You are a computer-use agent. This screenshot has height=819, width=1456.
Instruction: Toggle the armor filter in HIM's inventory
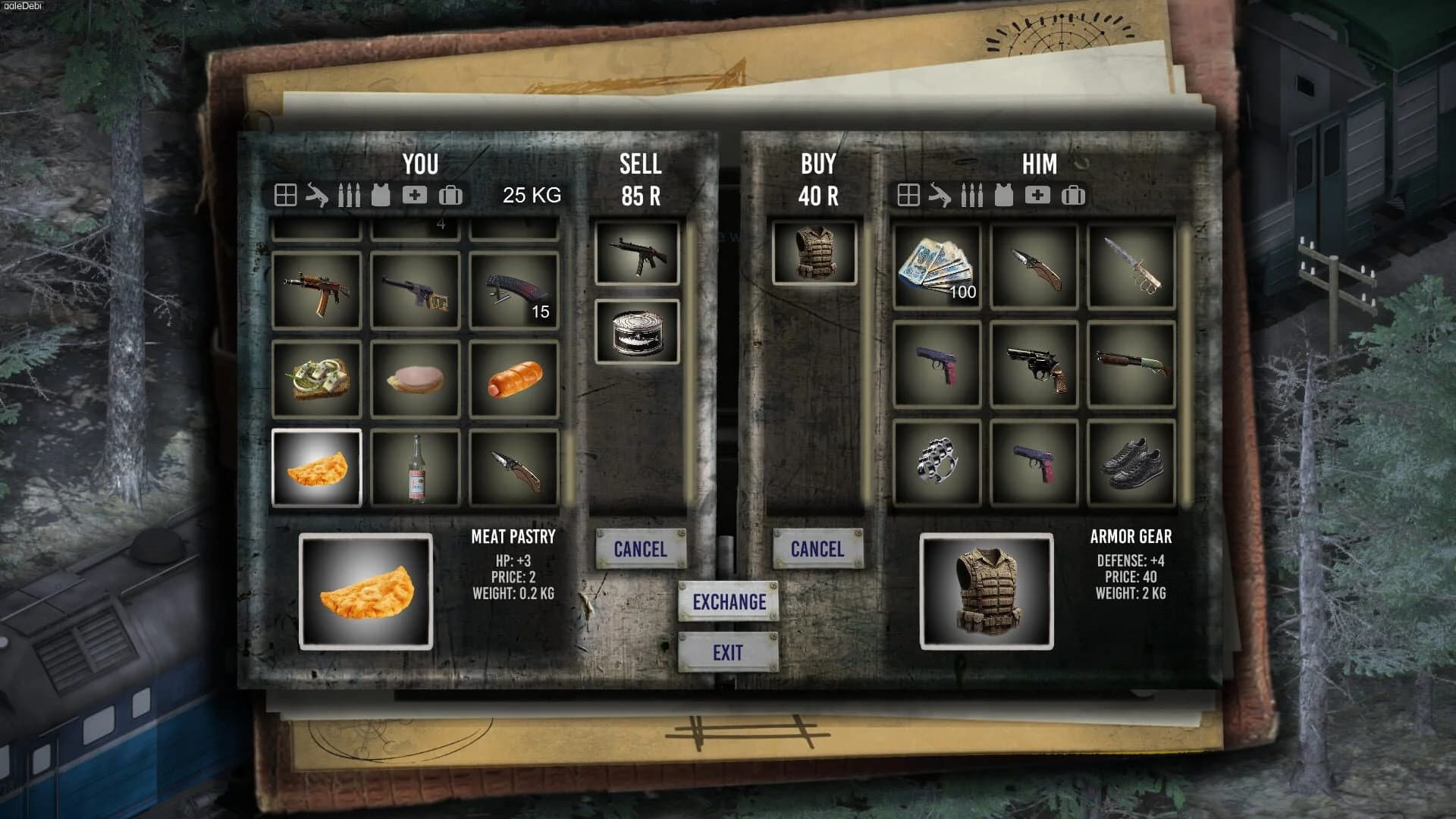[x=1005, y=196]
